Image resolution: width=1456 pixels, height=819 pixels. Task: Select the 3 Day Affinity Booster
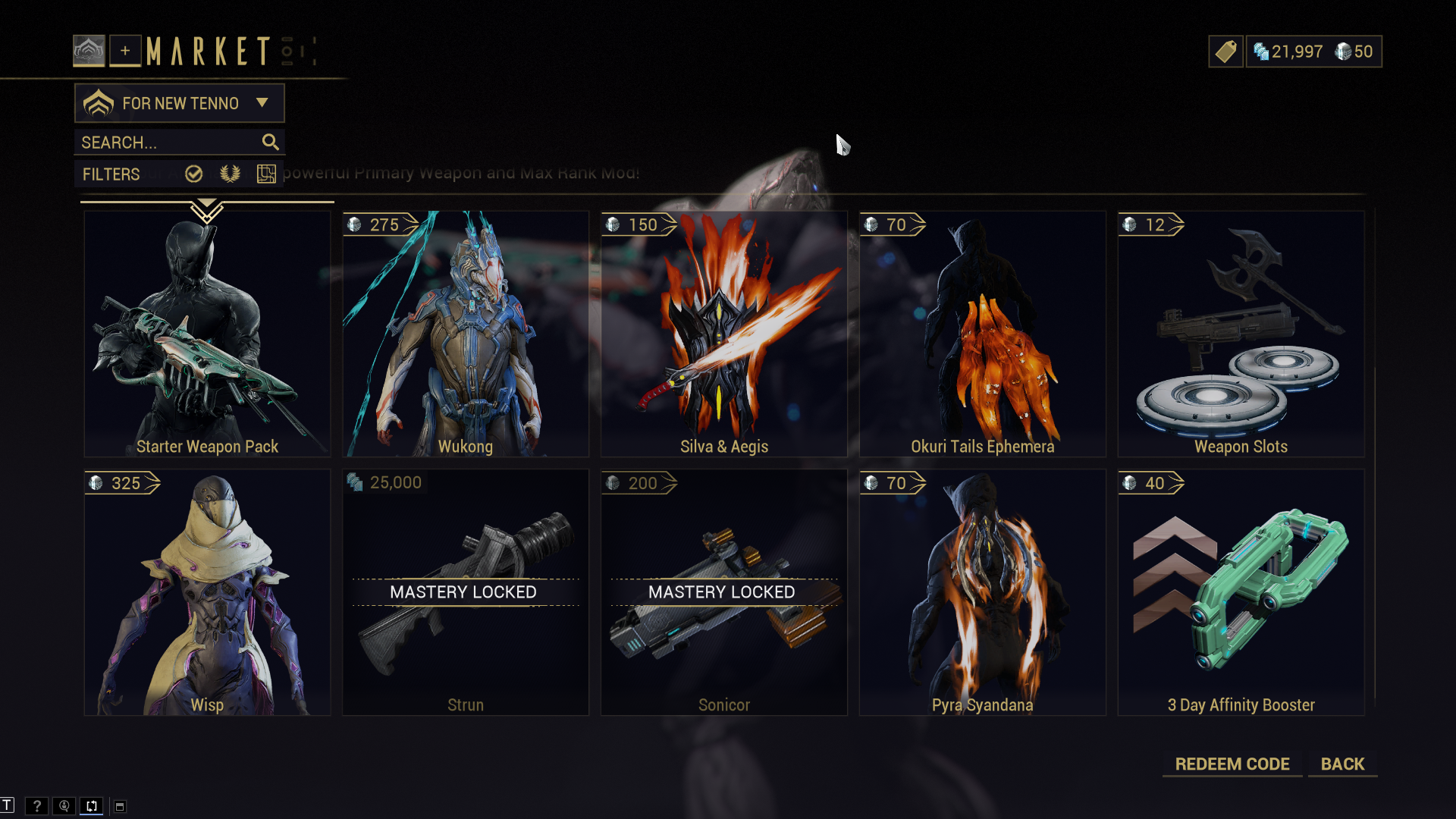[x=1241, y=592]
